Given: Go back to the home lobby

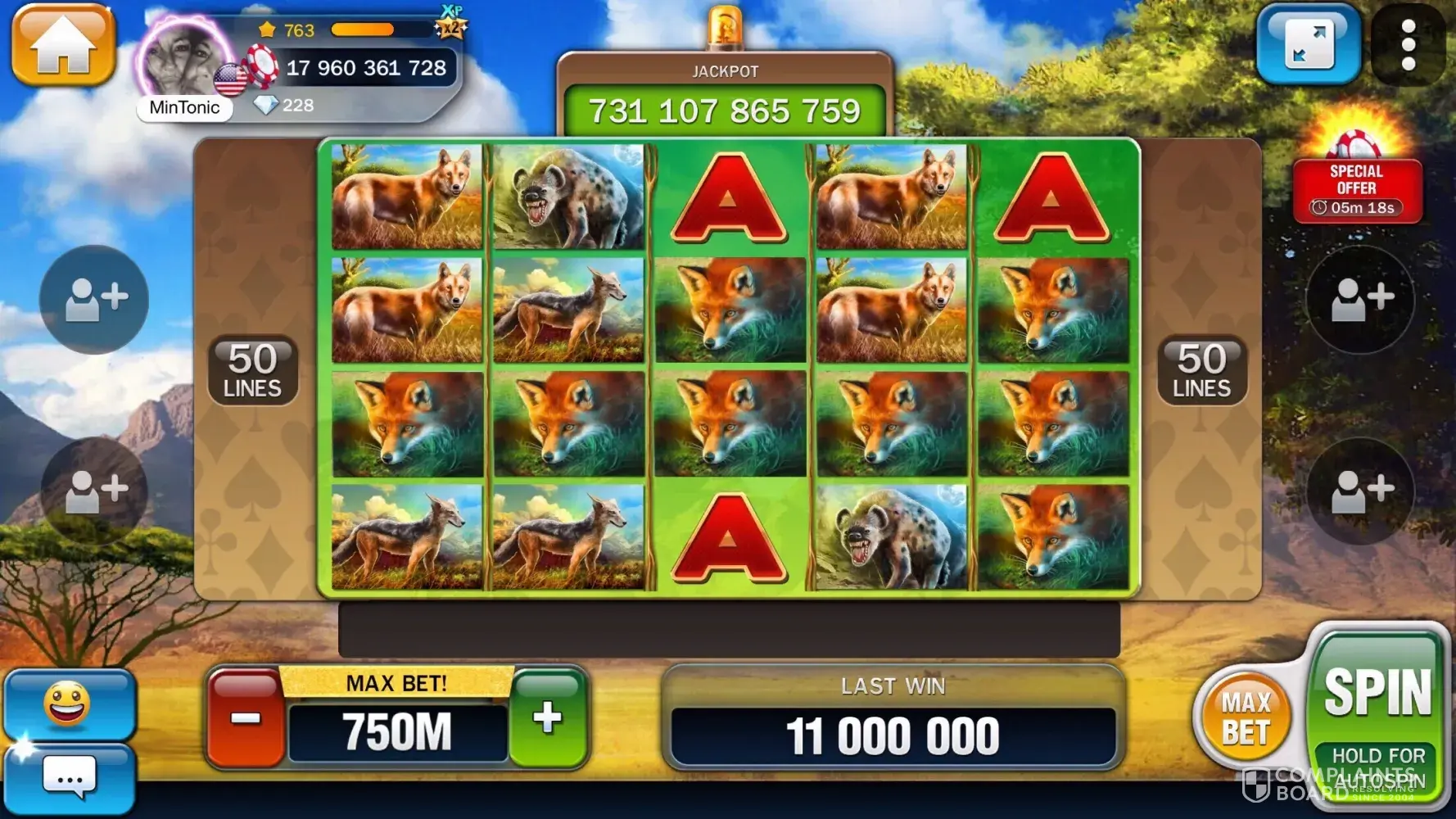Looking at the screenshot, I should click(x=63, y=44).
